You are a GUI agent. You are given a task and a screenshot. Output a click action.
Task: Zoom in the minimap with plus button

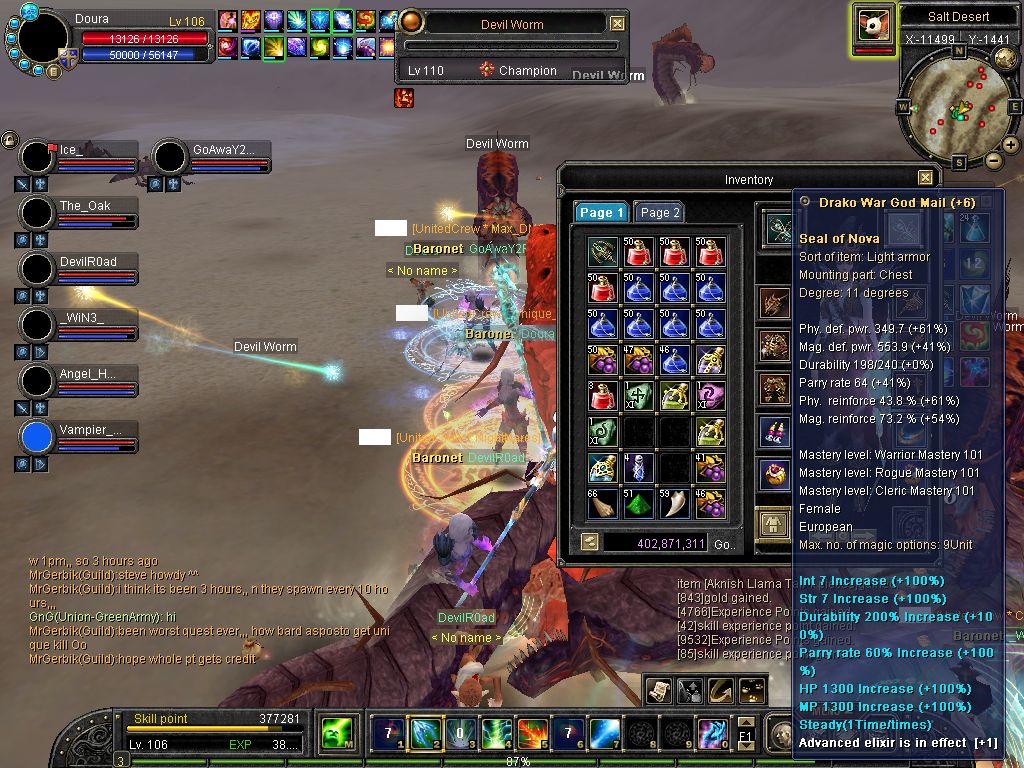click(x=1011, y=145)
